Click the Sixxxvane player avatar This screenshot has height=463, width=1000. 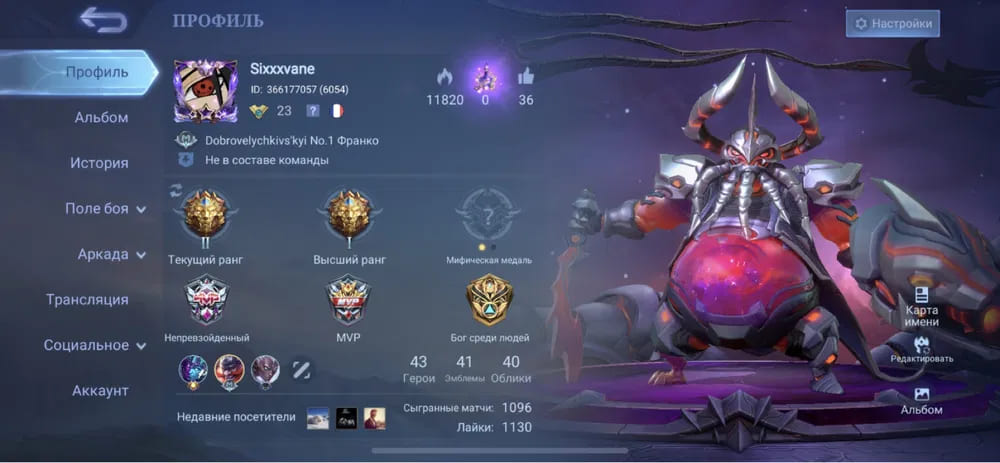tap(205, 92)
